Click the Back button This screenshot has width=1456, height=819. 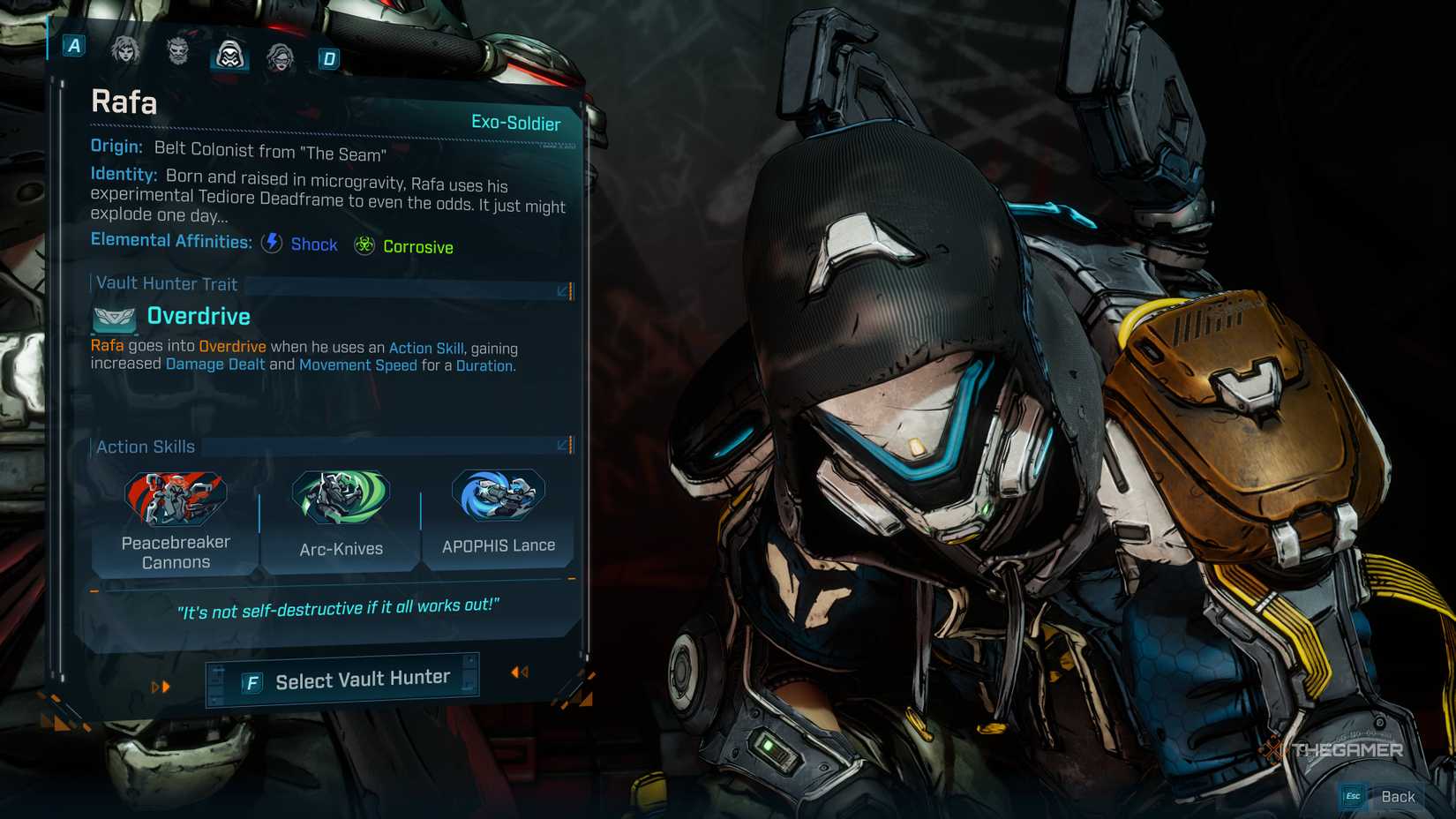coord(1399,795)
